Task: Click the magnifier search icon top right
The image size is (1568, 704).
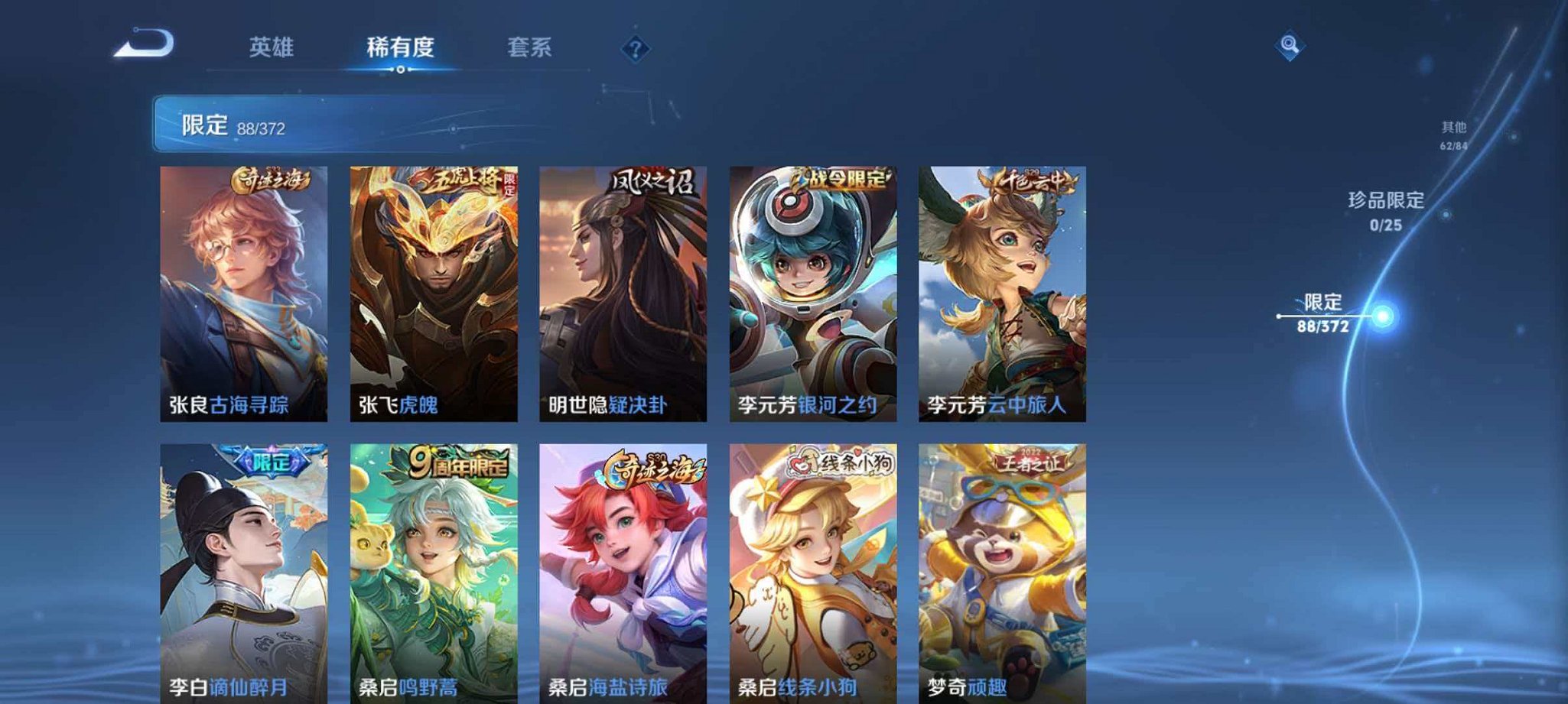Action: (1289, 44)
